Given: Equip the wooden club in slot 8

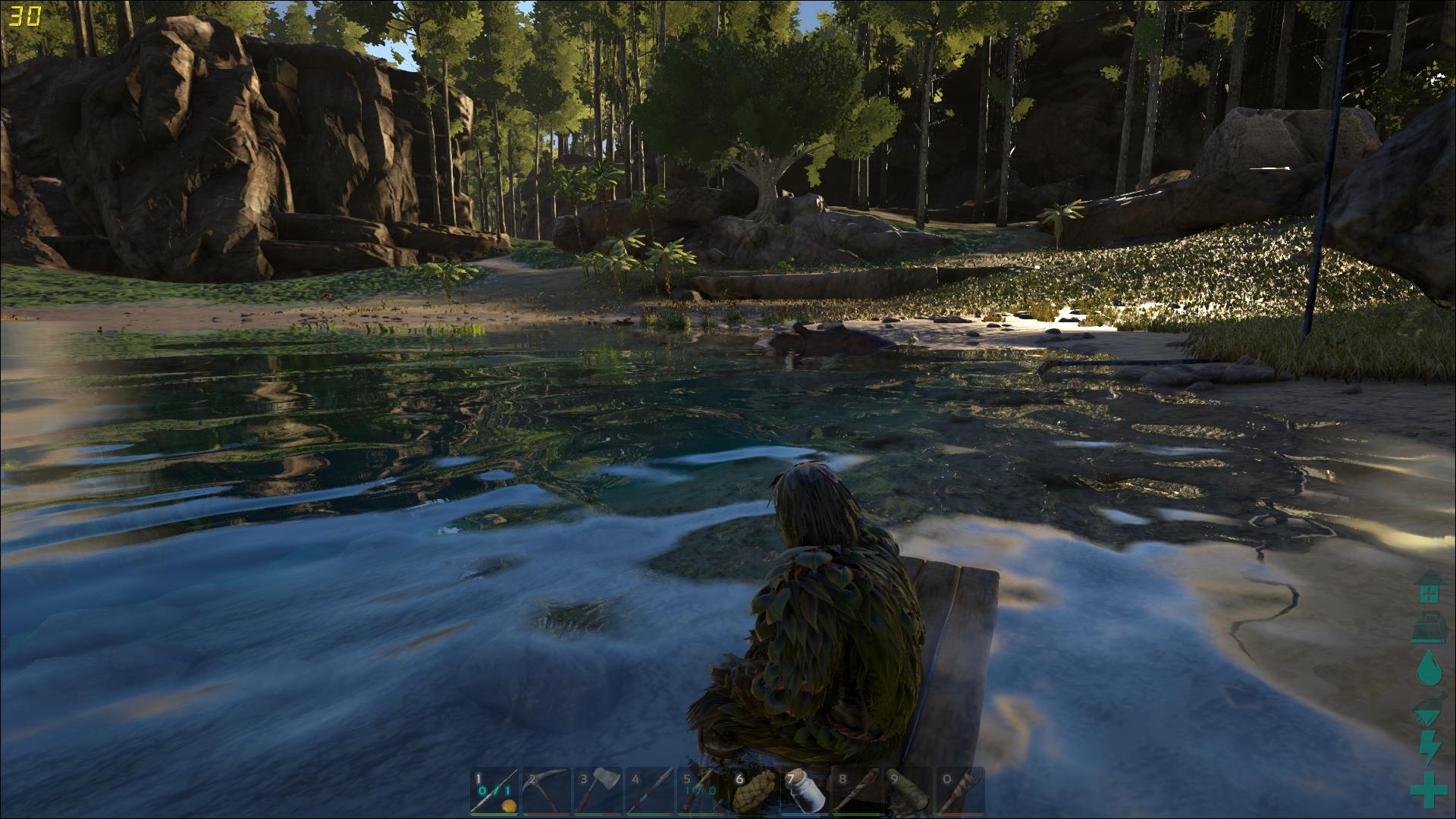Looking at the screenshot, I should coord(858,790).
